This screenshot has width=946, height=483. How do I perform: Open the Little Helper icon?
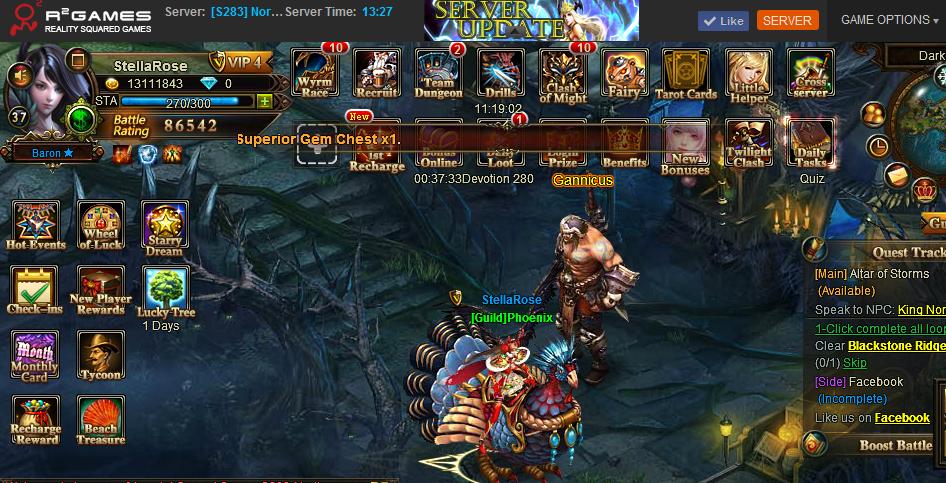point(749,73)
